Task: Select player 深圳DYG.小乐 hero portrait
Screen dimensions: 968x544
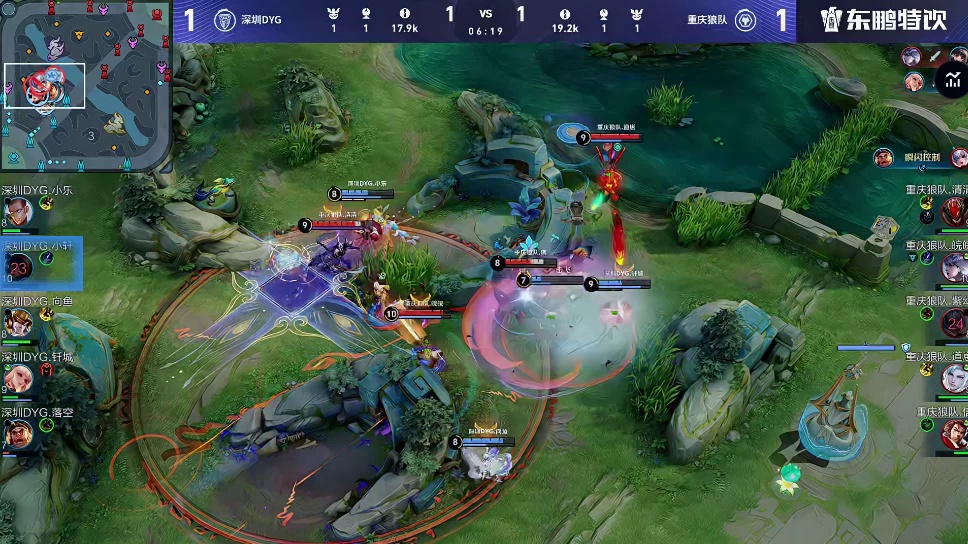Action: point(20,212)
